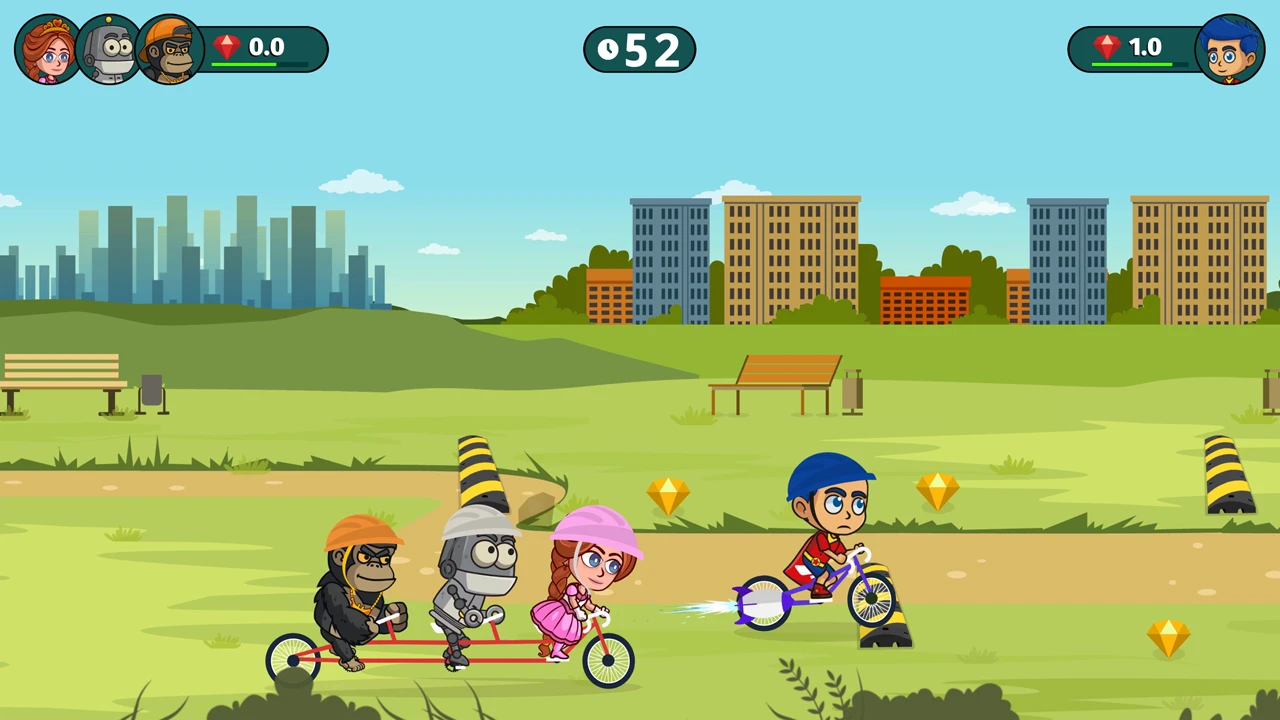The height and width of the screenshot is (720, 1280).
Task: Choose the gorilla in orange helmet portrait
Action: point(169,49)
